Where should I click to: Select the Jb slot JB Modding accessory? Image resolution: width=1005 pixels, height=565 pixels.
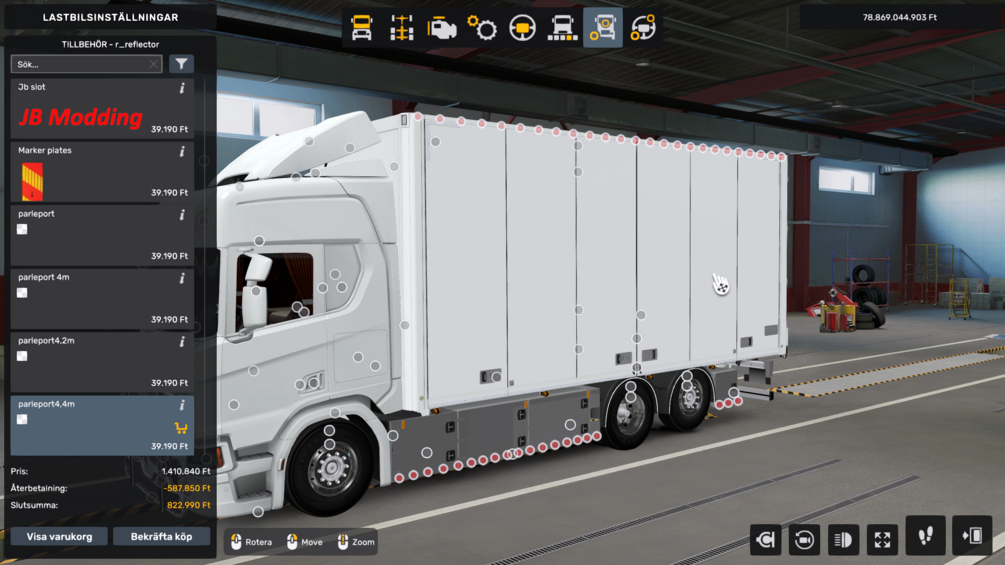click(x=102, y=108)
